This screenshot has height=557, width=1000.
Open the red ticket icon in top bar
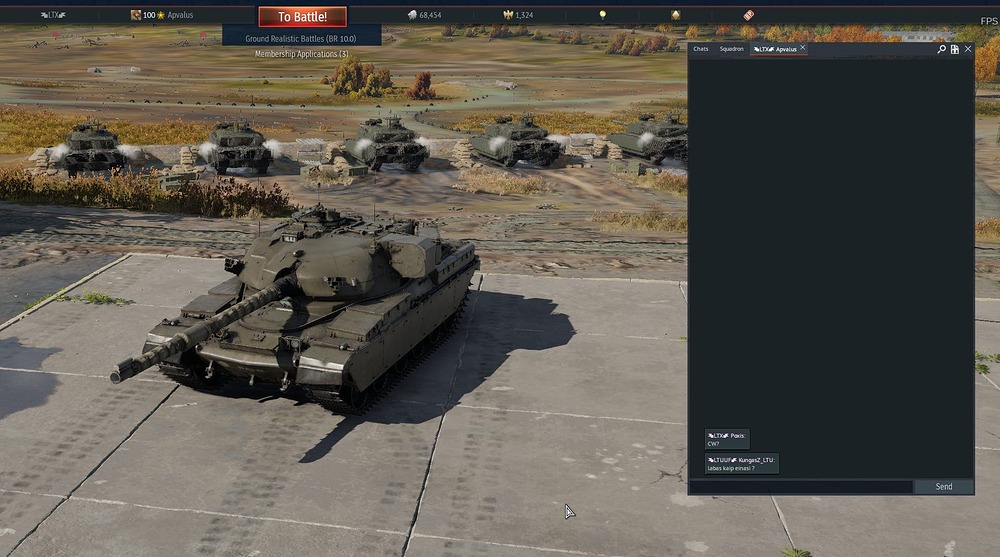[748, 15]
